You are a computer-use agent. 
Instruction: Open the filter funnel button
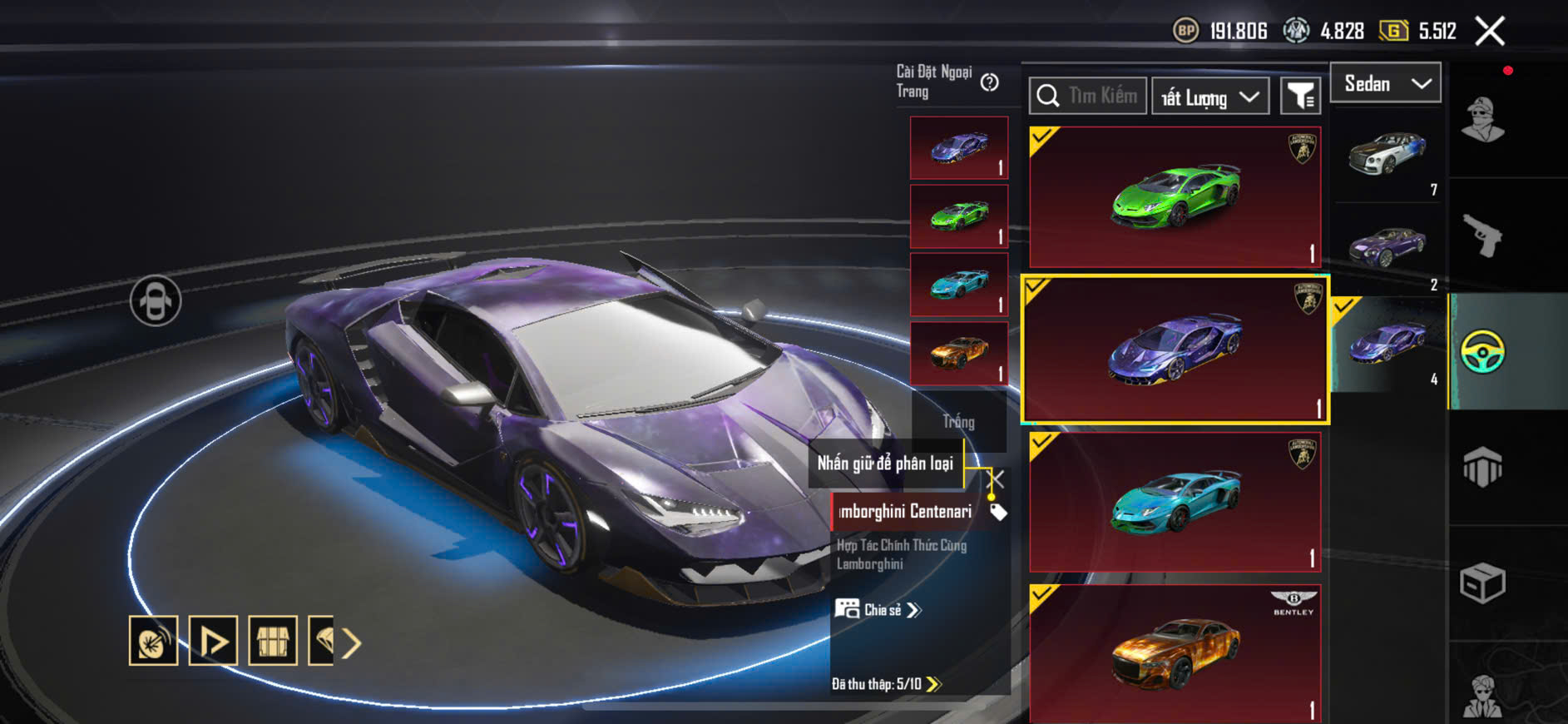(1300, 97)
